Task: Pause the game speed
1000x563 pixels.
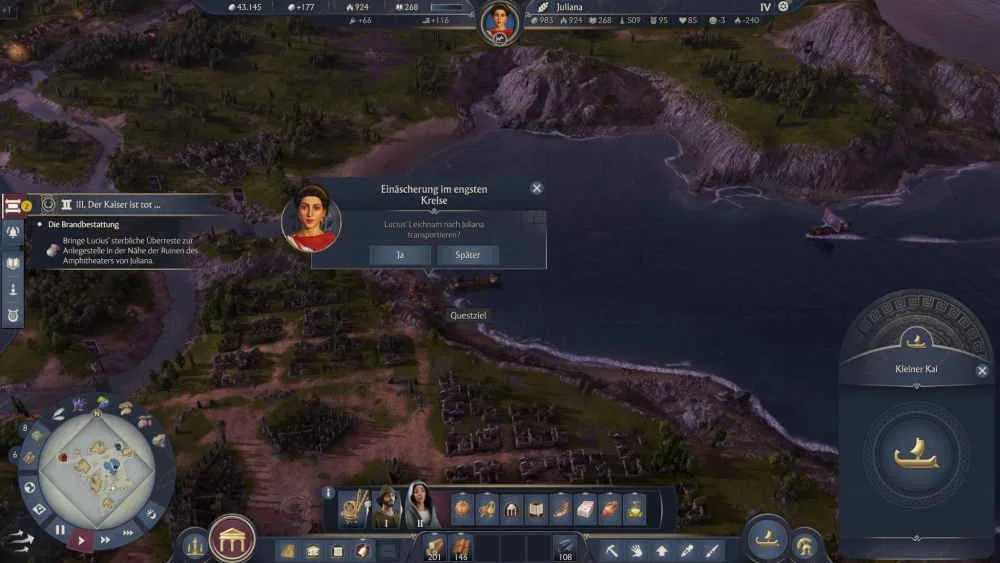Action: point(60,530)
